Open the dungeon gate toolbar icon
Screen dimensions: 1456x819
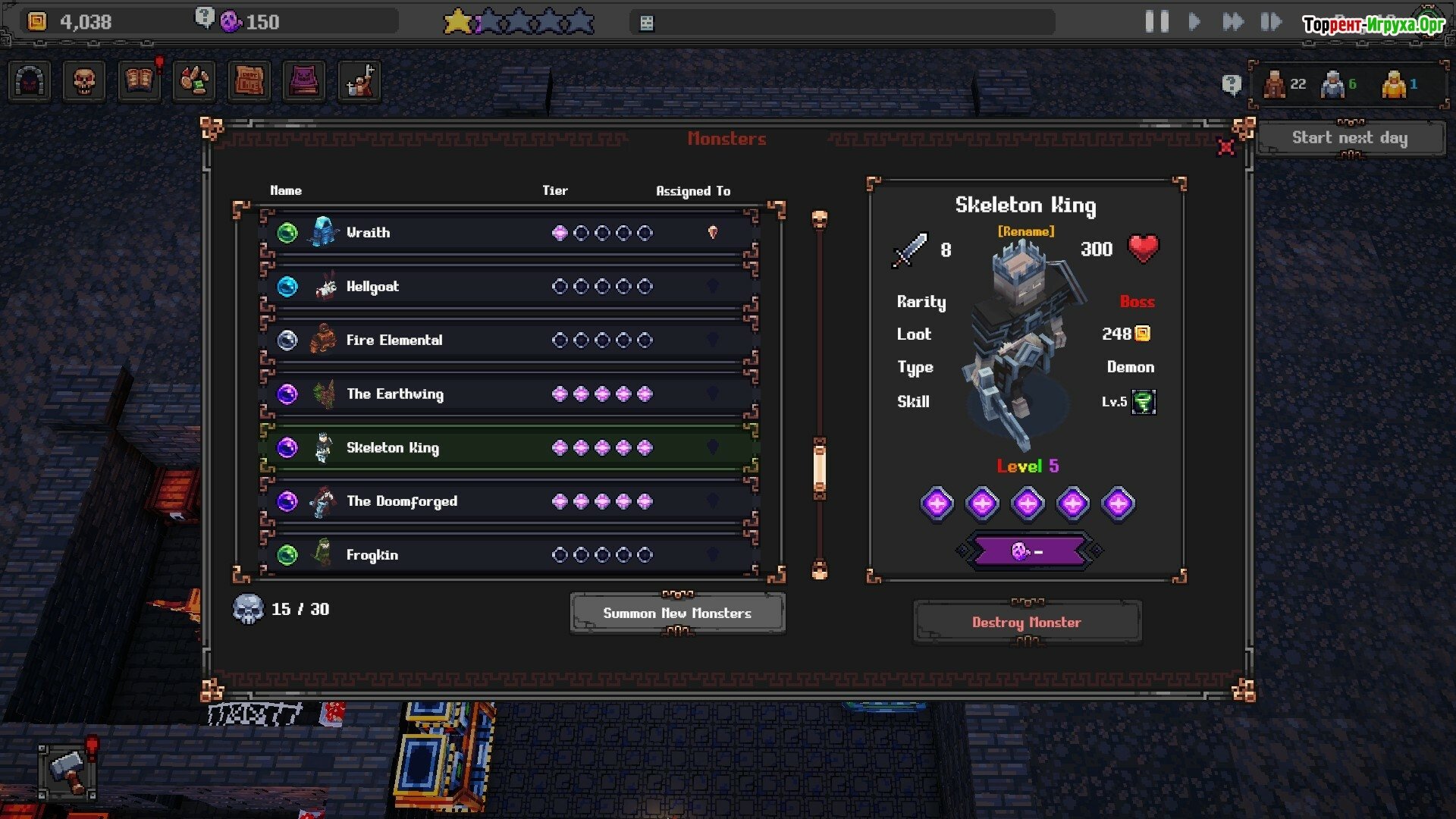(x=30, y=81)
